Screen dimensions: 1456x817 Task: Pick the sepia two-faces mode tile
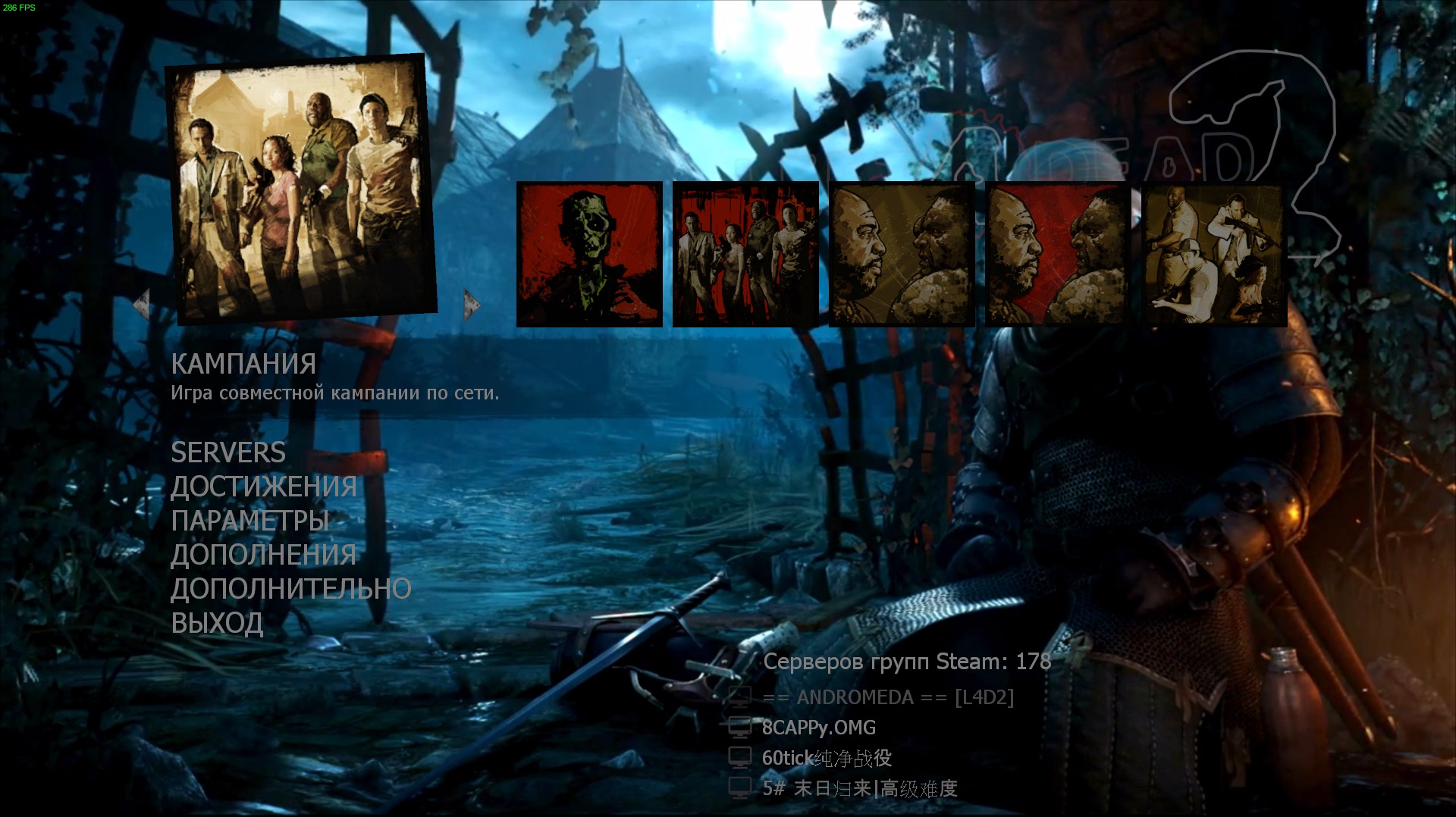pos(902,255)
